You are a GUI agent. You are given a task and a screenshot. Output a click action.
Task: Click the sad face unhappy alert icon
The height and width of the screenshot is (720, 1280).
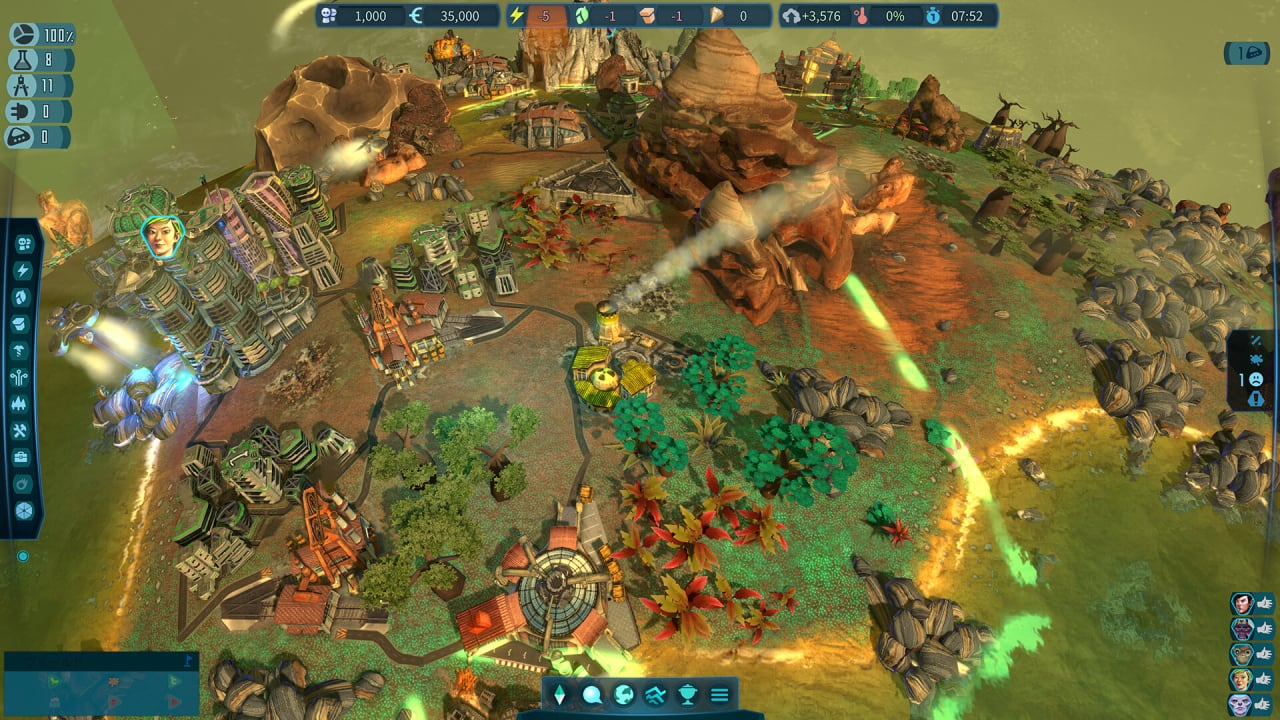click(x=1256, y=379)
